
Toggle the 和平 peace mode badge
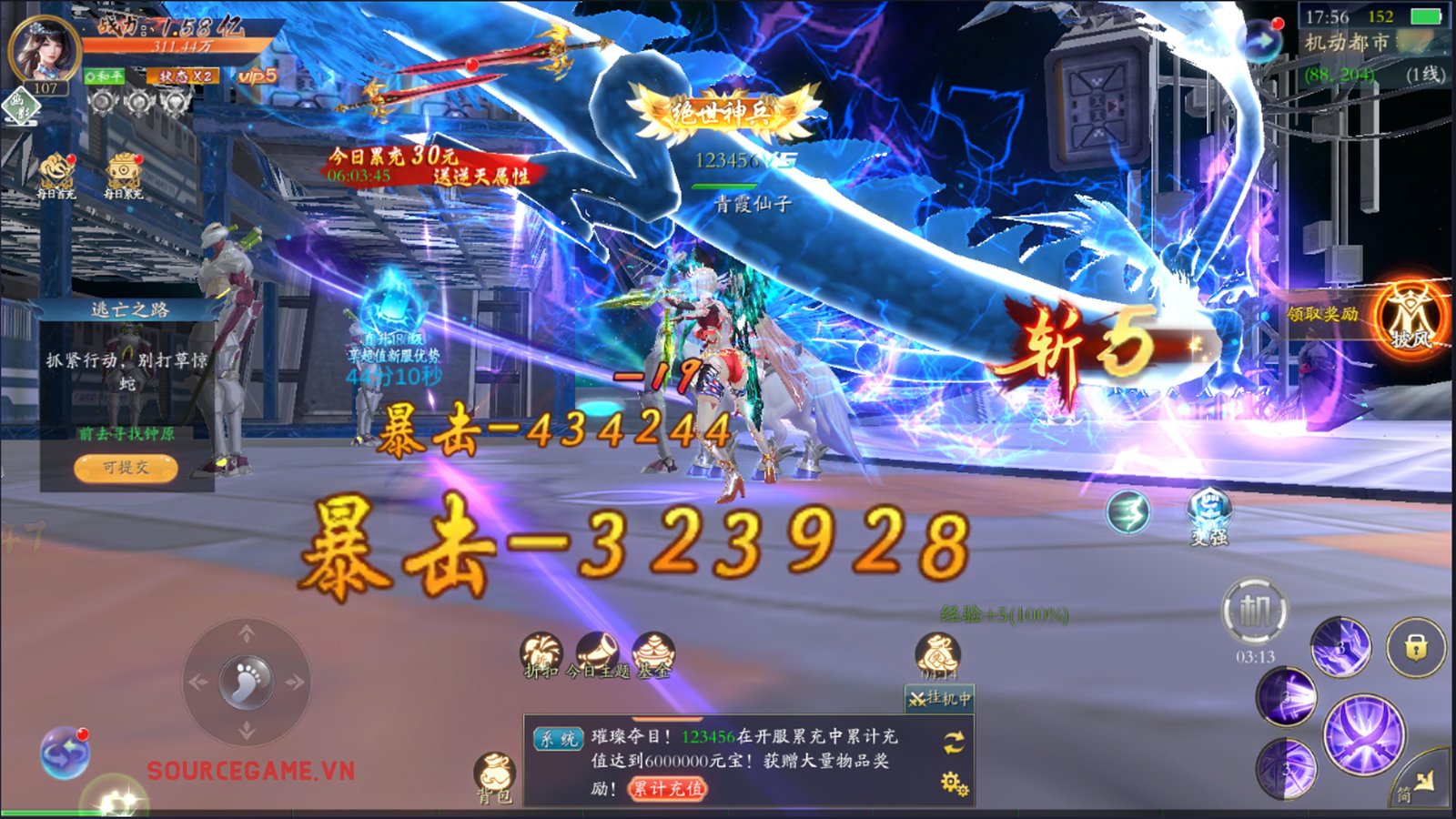(x=105, y=76)
